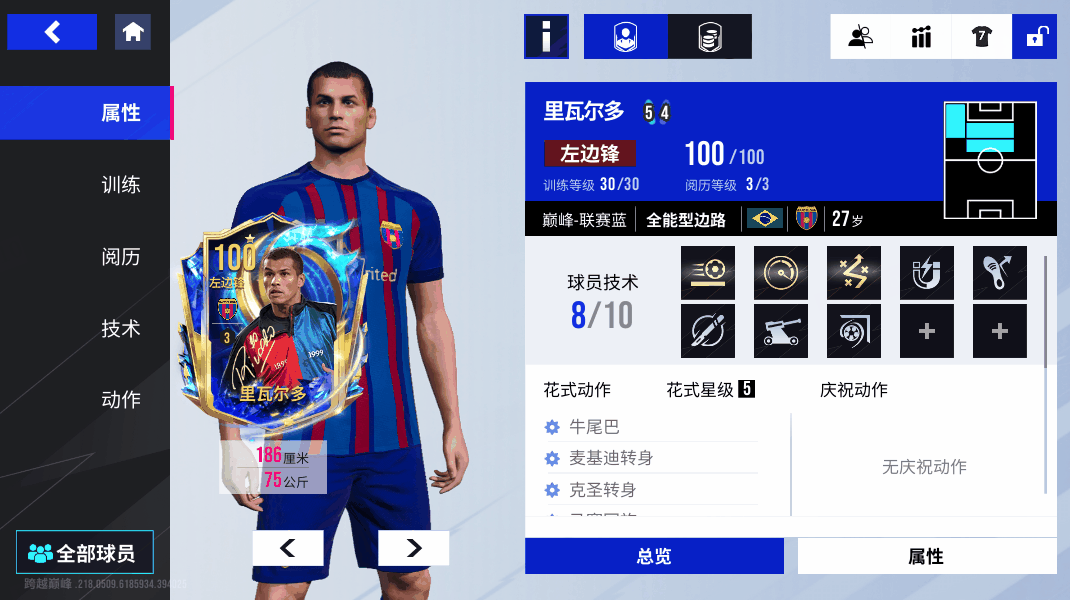Switch to the 技术 side menu

(x=120, y=329)
